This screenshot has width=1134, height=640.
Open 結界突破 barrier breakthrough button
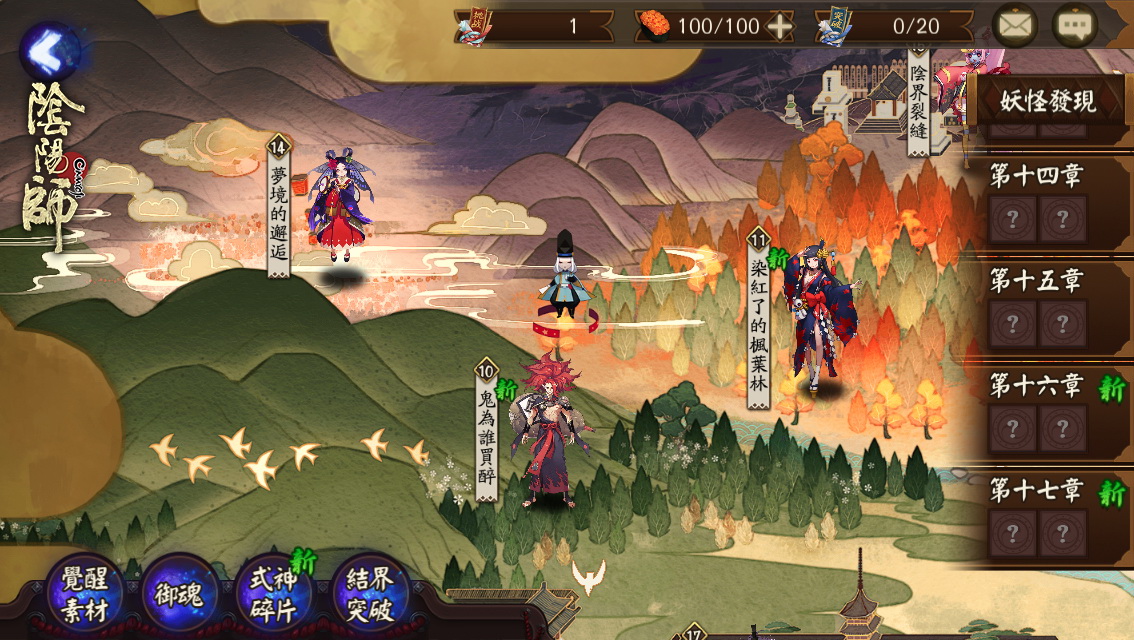point(370,594)
